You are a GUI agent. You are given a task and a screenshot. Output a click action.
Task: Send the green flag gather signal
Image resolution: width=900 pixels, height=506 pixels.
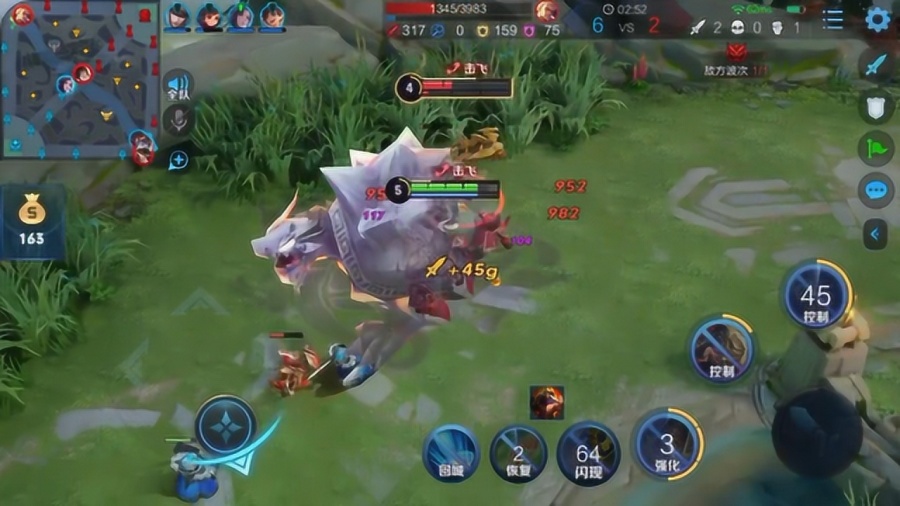tap(876, 148)
